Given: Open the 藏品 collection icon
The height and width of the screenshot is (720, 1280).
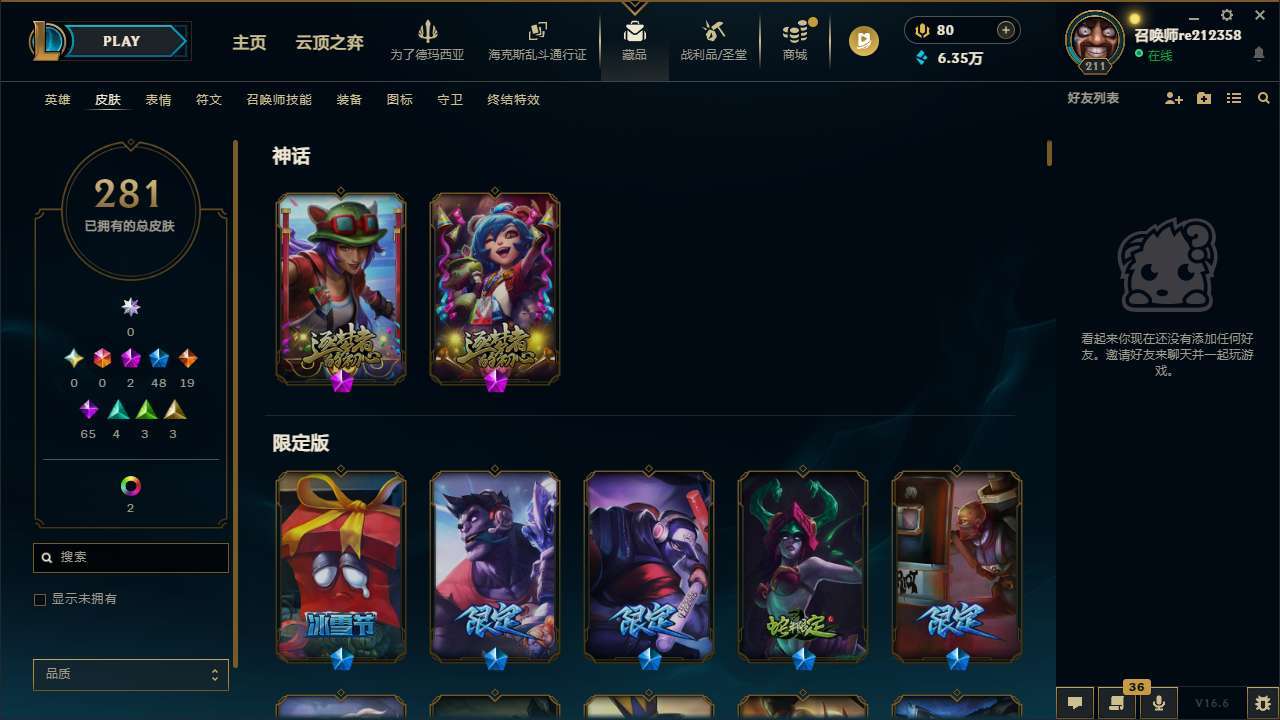Looking at the screenshot, I should click(x=634, y=40).
